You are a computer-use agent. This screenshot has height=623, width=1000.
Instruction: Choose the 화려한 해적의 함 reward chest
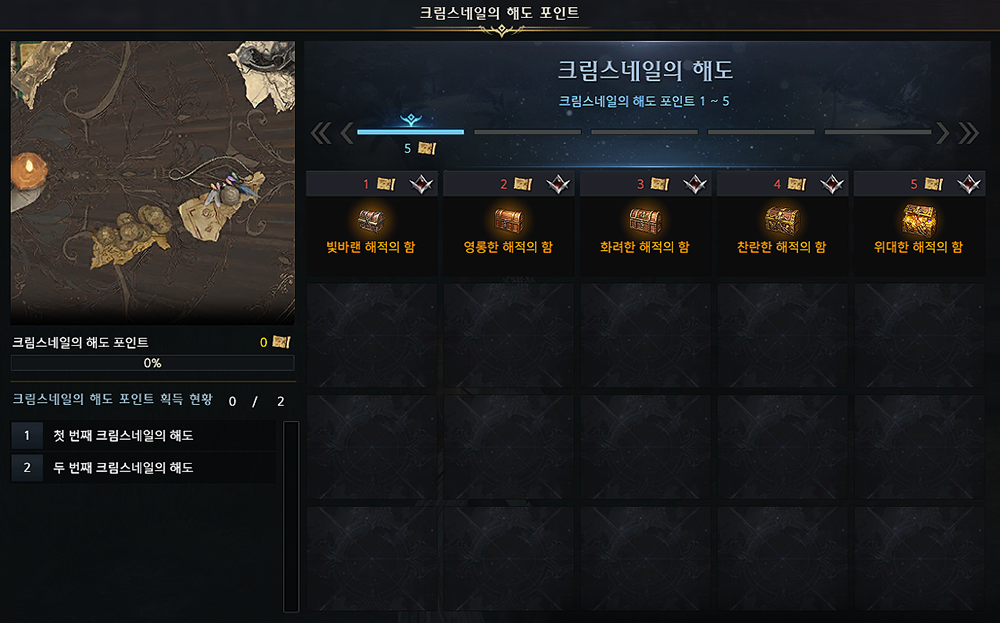[645, 221]
